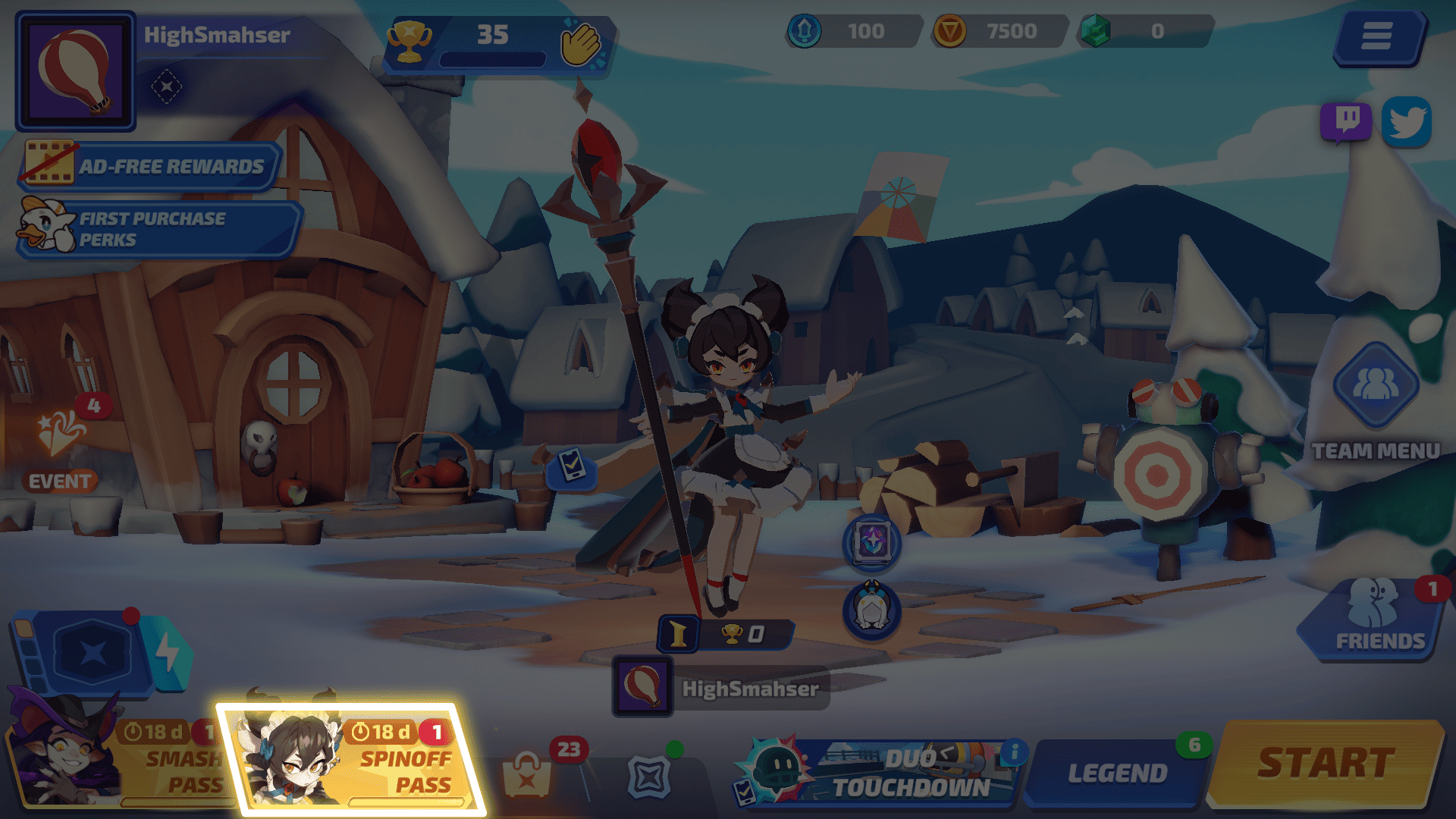This screenshot has width=1456, height=819.
Task: Click the hot air balloon profile avatar
Action: tap(74, 71)
